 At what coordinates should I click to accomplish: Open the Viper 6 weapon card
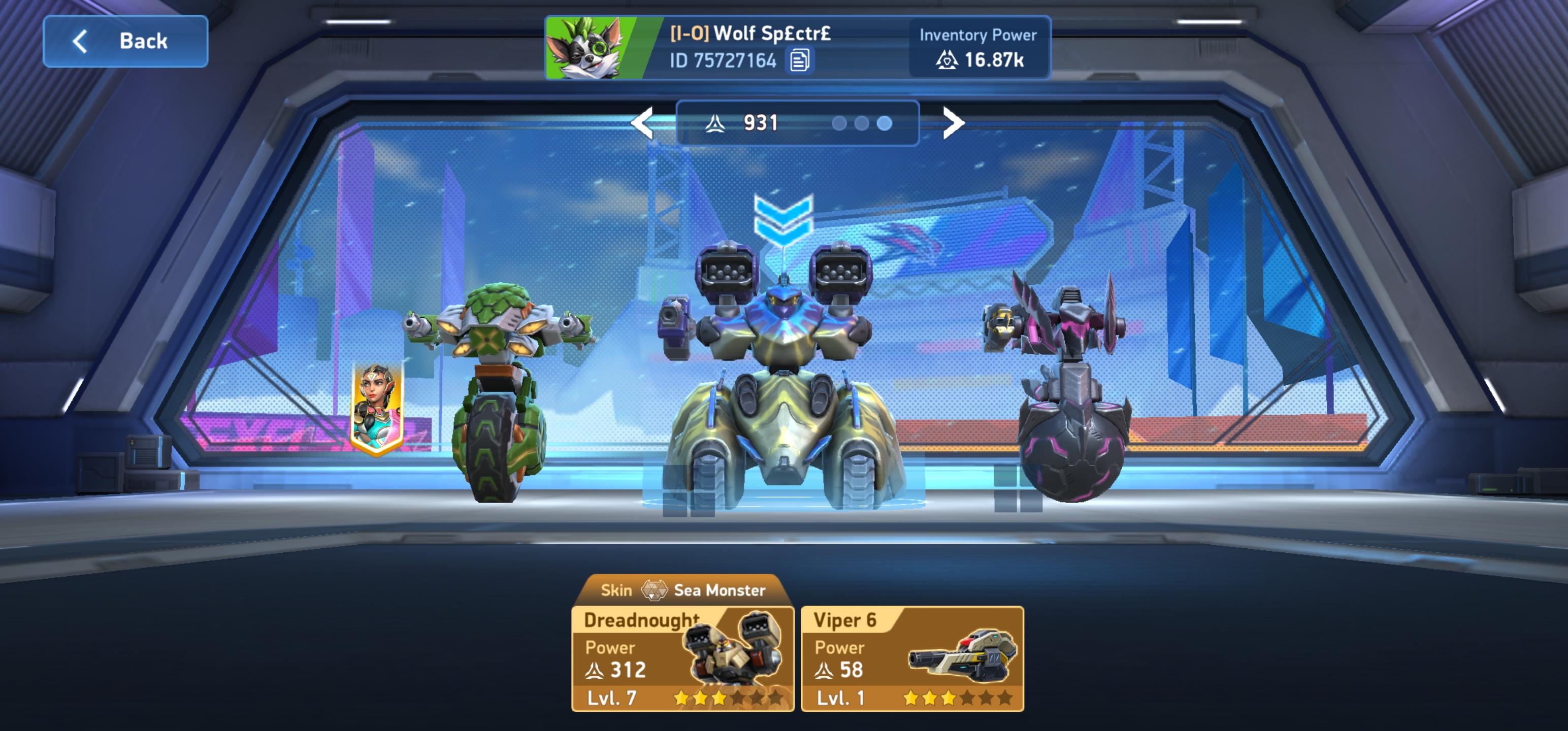[x=912, y=658]
